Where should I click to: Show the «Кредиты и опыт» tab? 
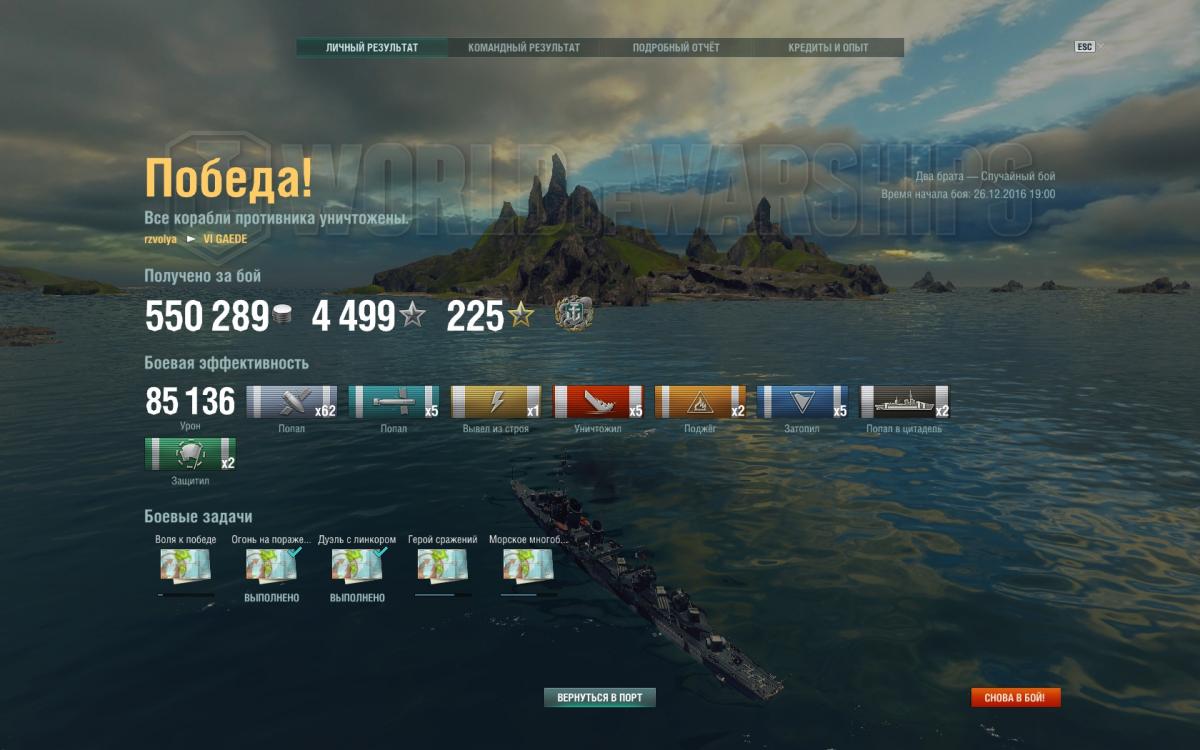(828, 48)
